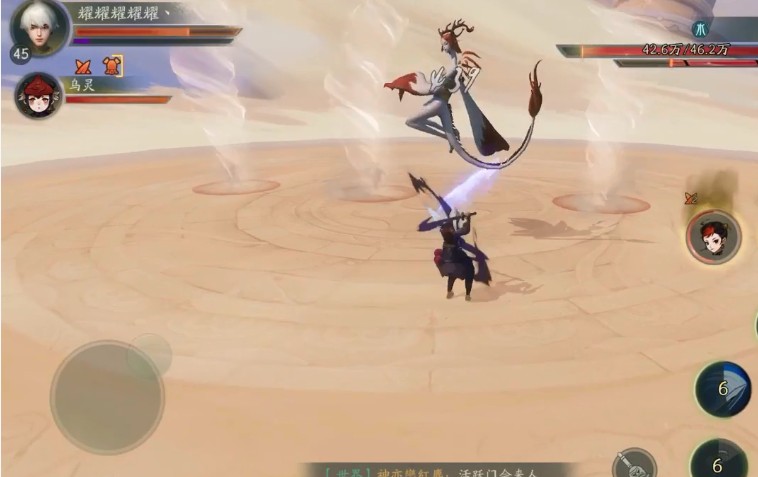Tap the white-haired player portrait
Screen dimensions: 758x477
pyautogui.click(x=40, y=26)
